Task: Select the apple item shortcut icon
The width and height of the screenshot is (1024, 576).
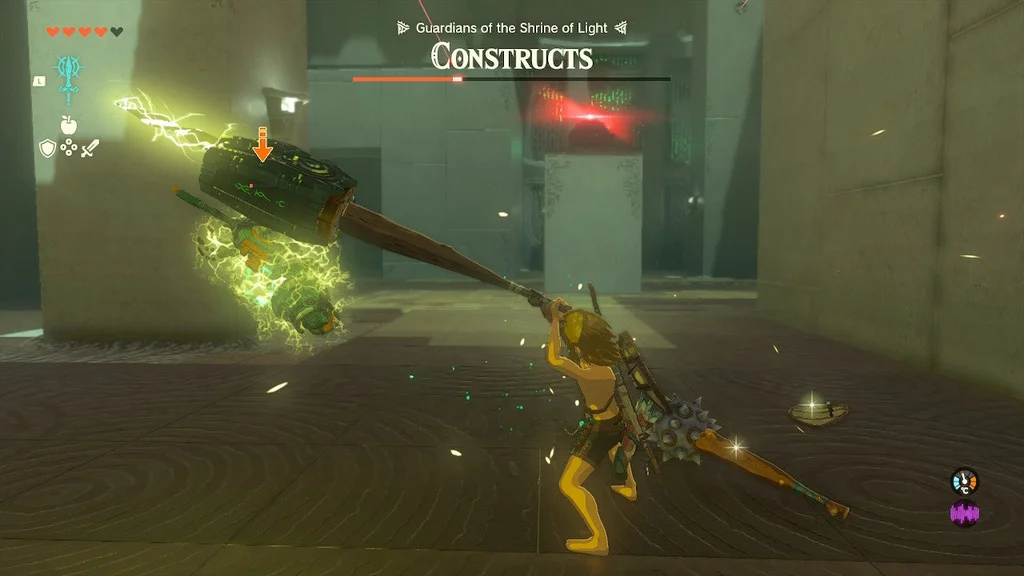Action: 68,125
